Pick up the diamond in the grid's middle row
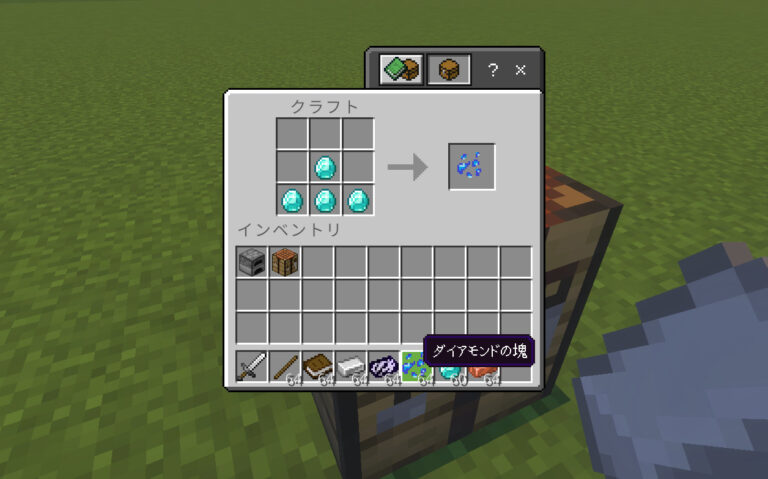Image resolution: width=768 pixels, height=479 pixels. (x=325, y=166)
